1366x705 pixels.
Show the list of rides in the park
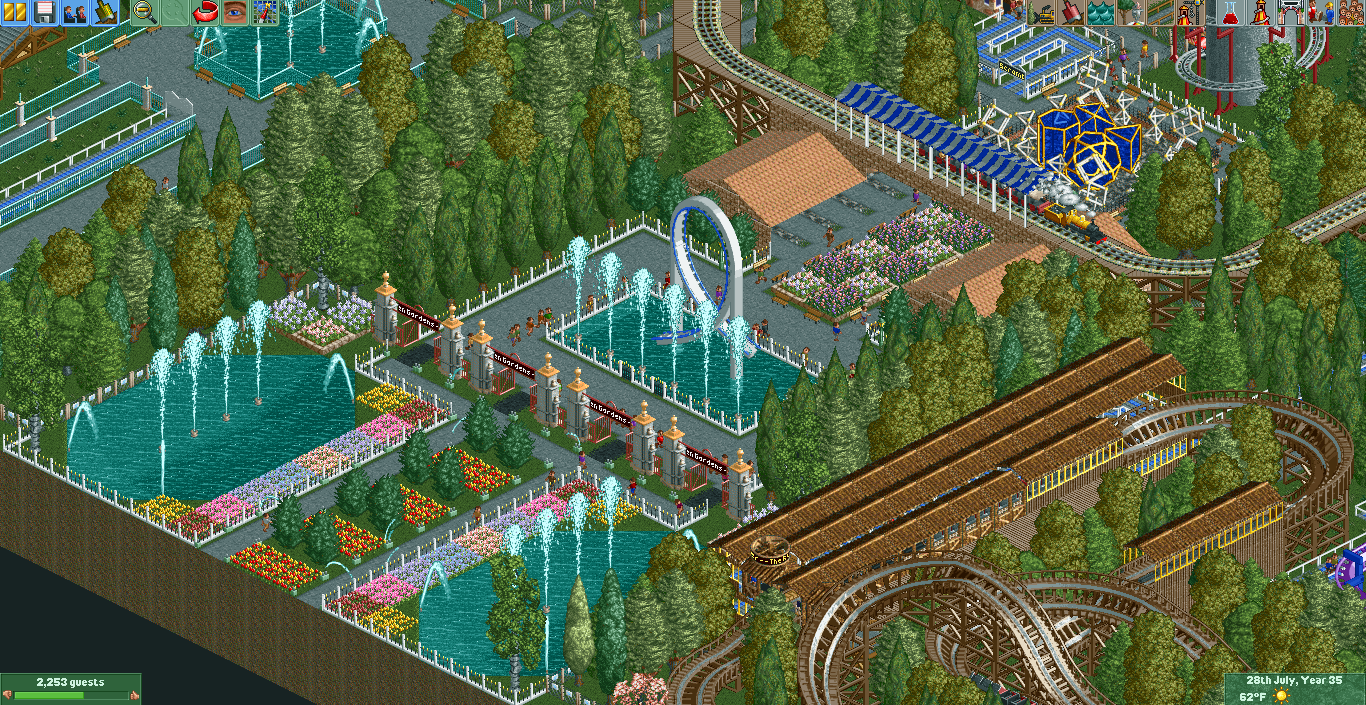(x=1261, y=12)
